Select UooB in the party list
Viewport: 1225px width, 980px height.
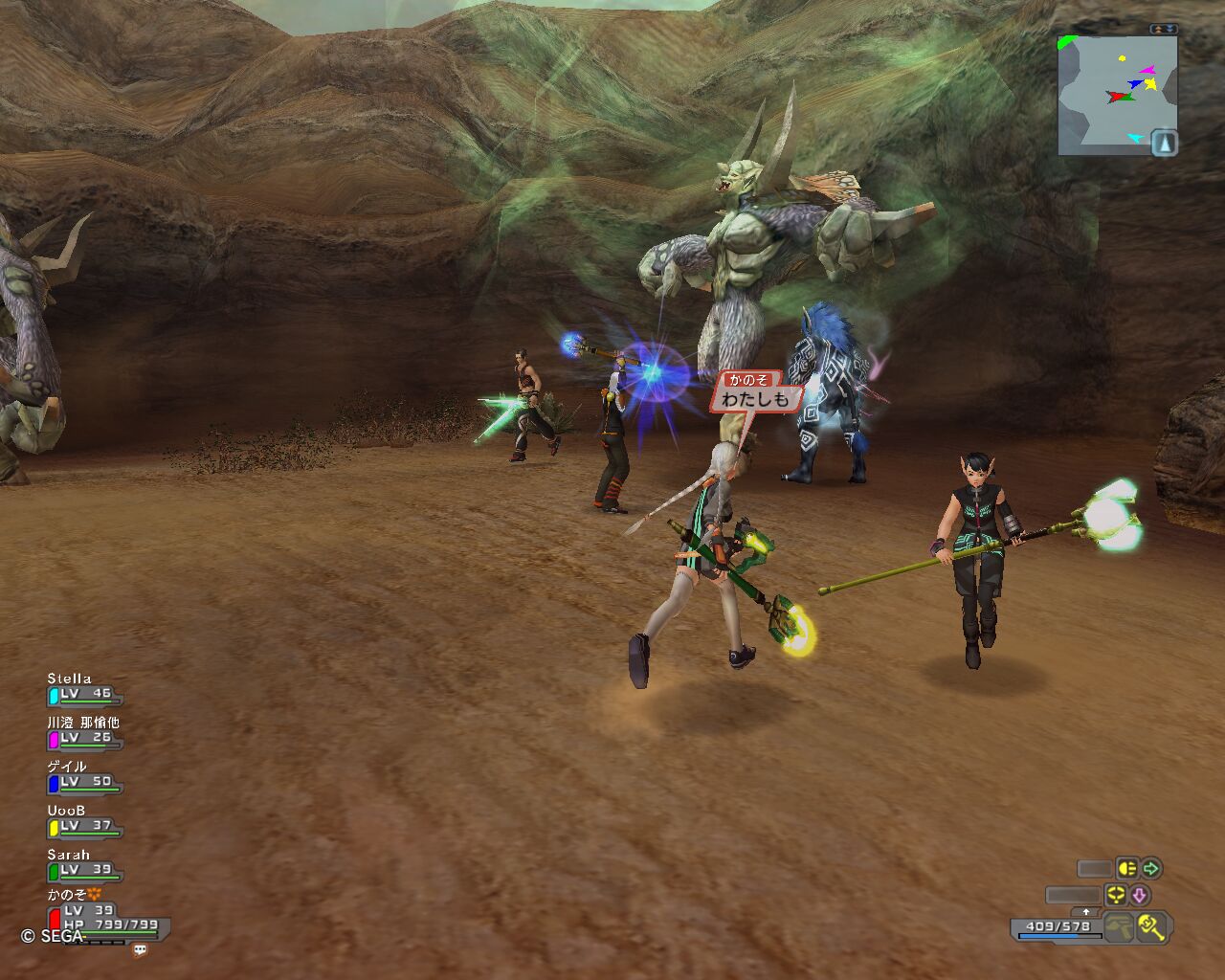tap(84, 820)
